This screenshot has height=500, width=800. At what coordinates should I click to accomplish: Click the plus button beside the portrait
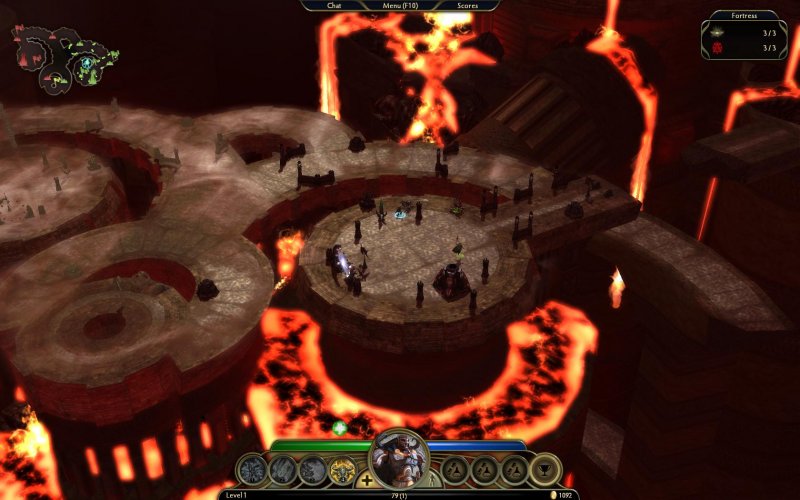pyautogui.click(x=367, y=481)
